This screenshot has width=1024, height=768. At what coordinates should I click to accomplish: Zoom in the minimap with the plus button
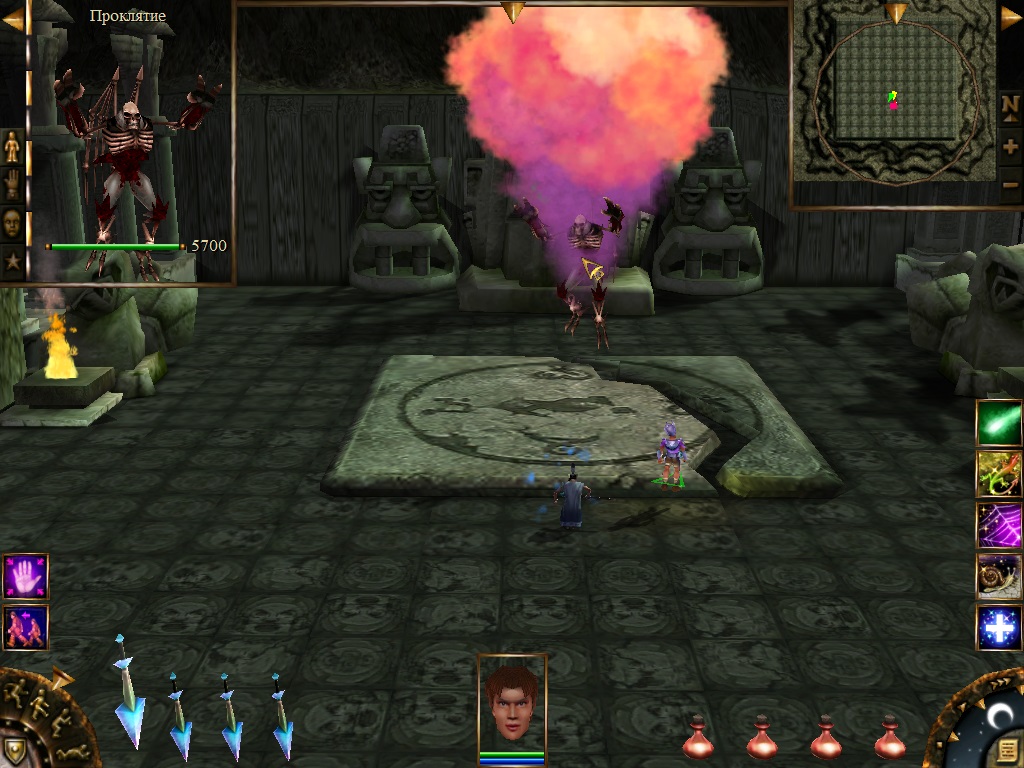[x=1010, y=146]
